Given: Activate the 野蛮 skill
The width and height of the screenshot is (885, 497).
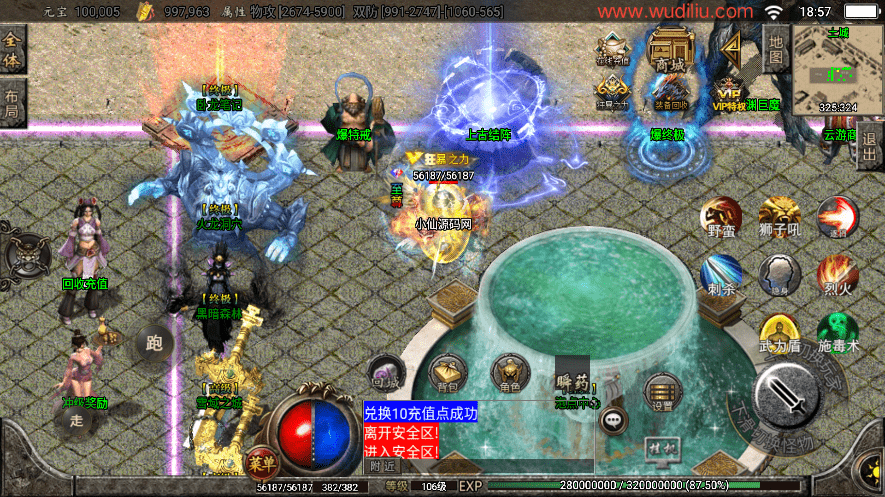Looking at the screenshot, I should click(721, 217).
